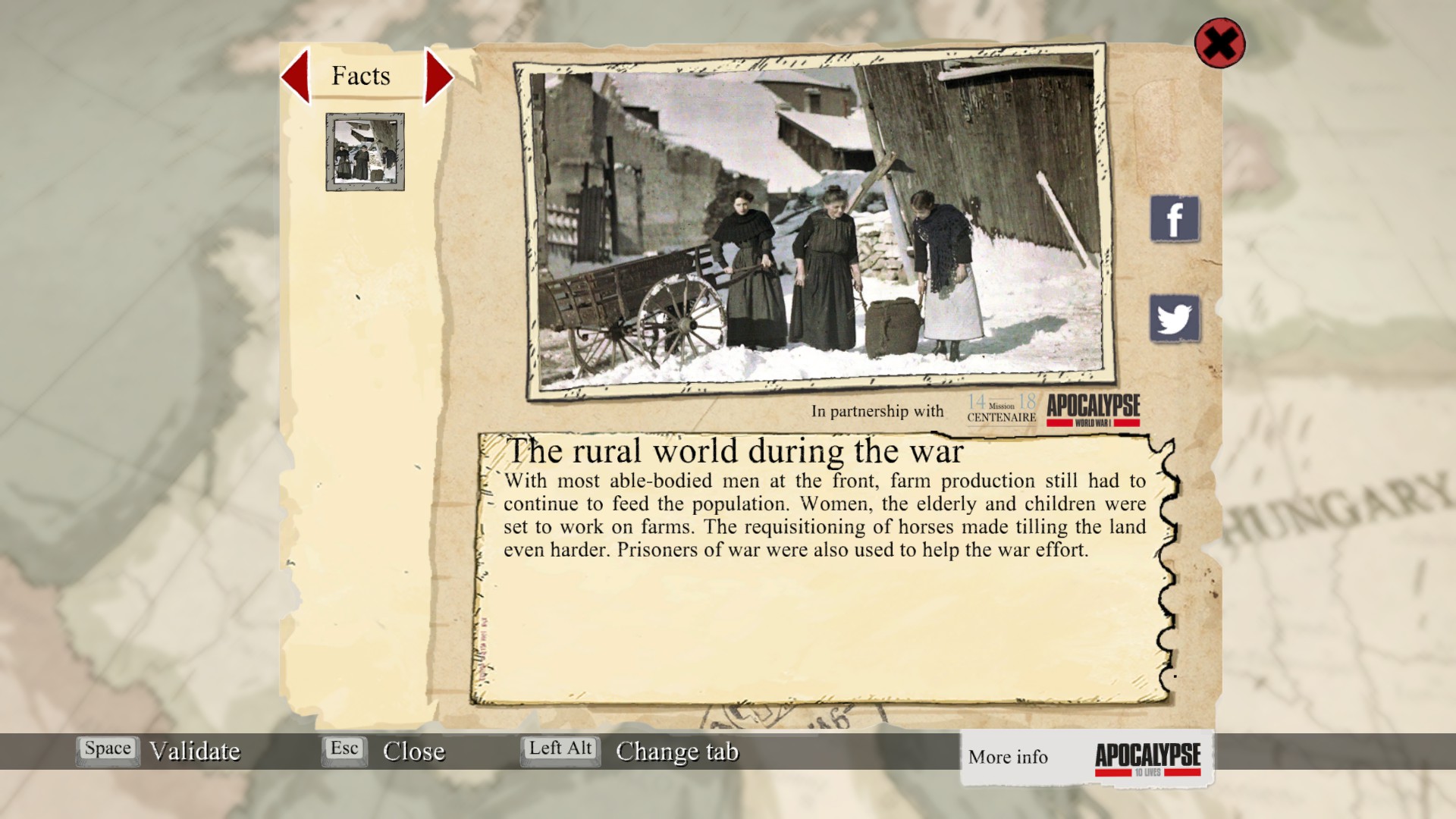Share this fact on Facebook
The height and width of the screenshot is (819, 1456).
point(1174,219)
